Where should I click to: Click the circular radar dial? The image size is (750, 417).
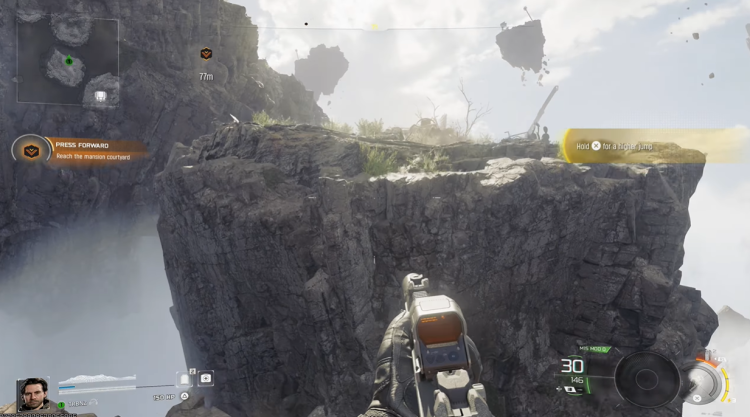pos(647,380)
